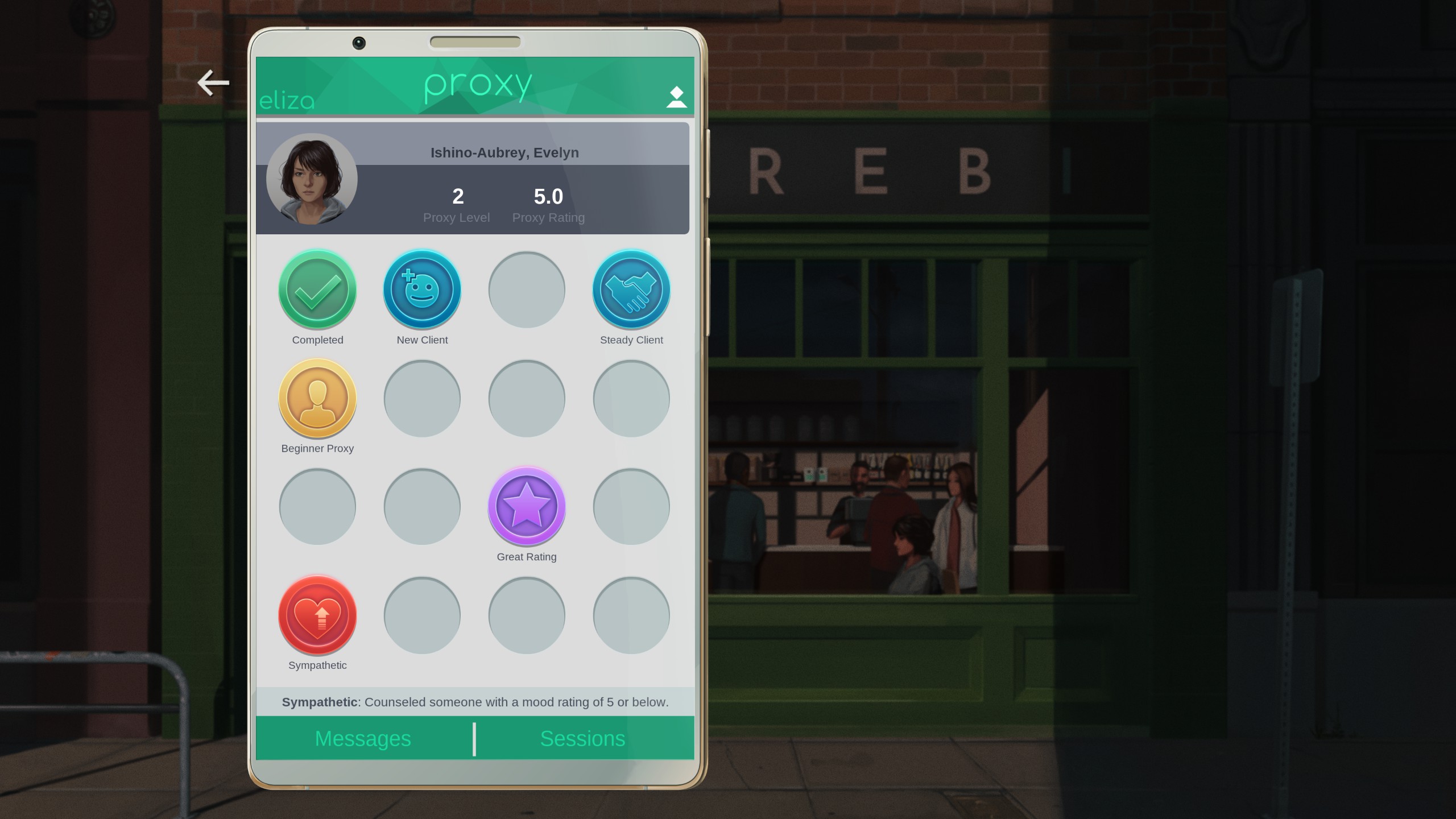Click the back arrow to exit profile

(213, 83)
